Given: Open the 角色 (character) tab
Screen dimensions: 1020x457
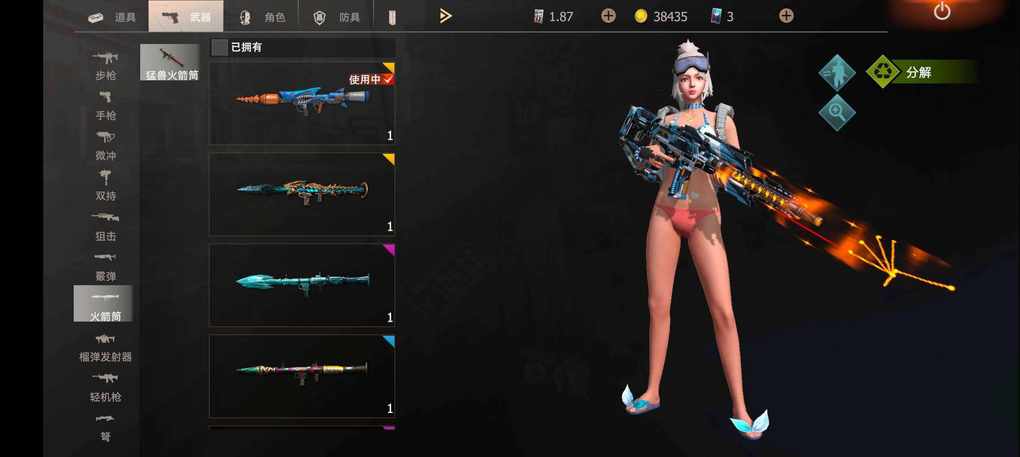Looking at the screenshot, I should coord(262,16).
